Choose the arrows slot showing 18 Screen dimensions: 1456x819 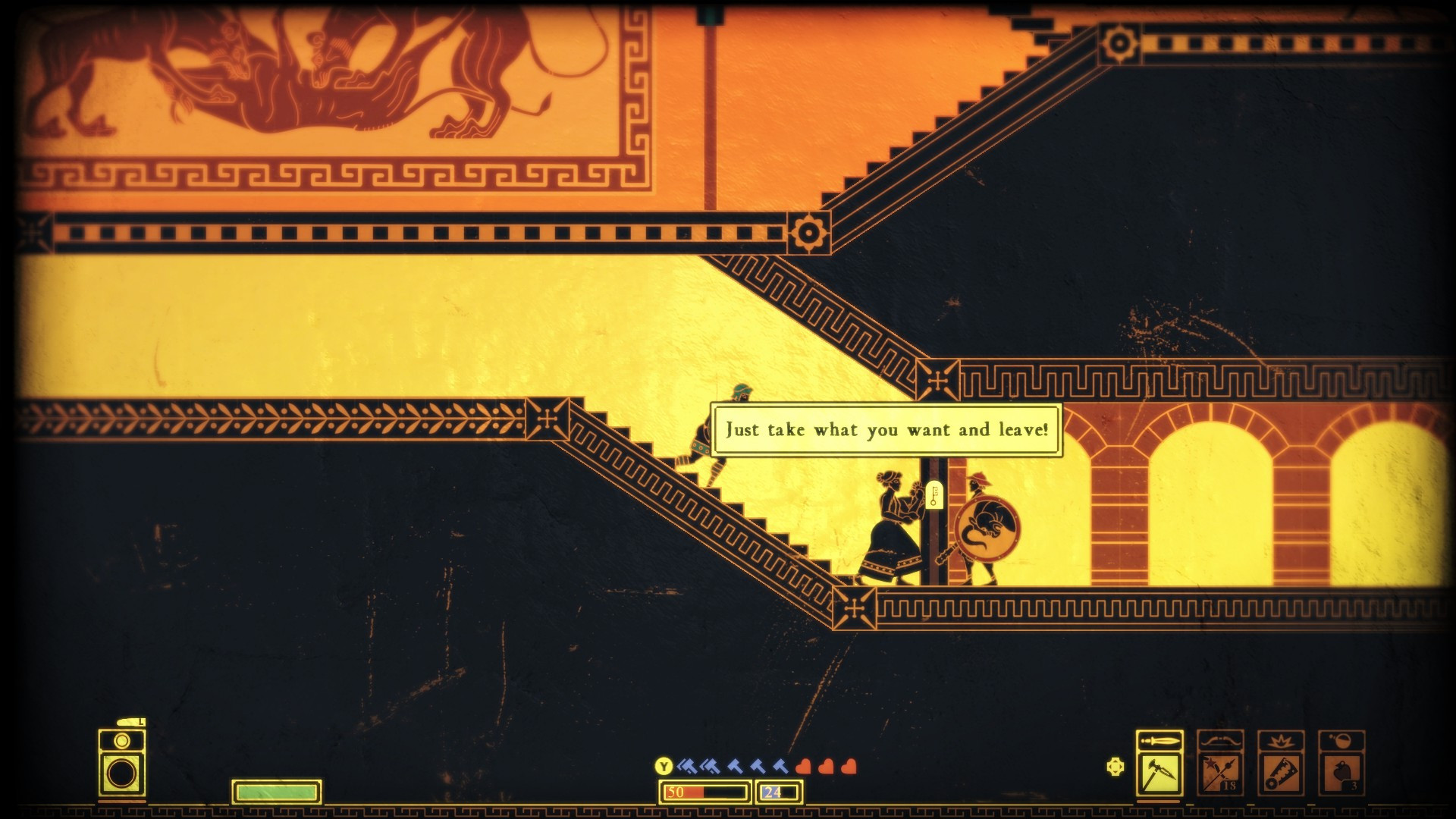pos(1220,773)
